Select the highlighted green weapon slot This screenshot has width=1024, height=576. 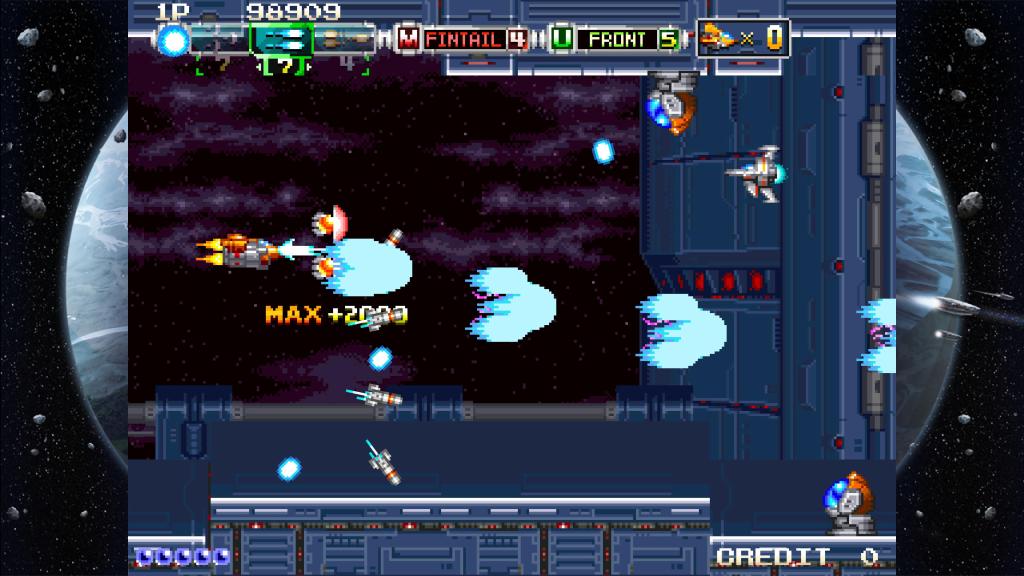(281, 40)
